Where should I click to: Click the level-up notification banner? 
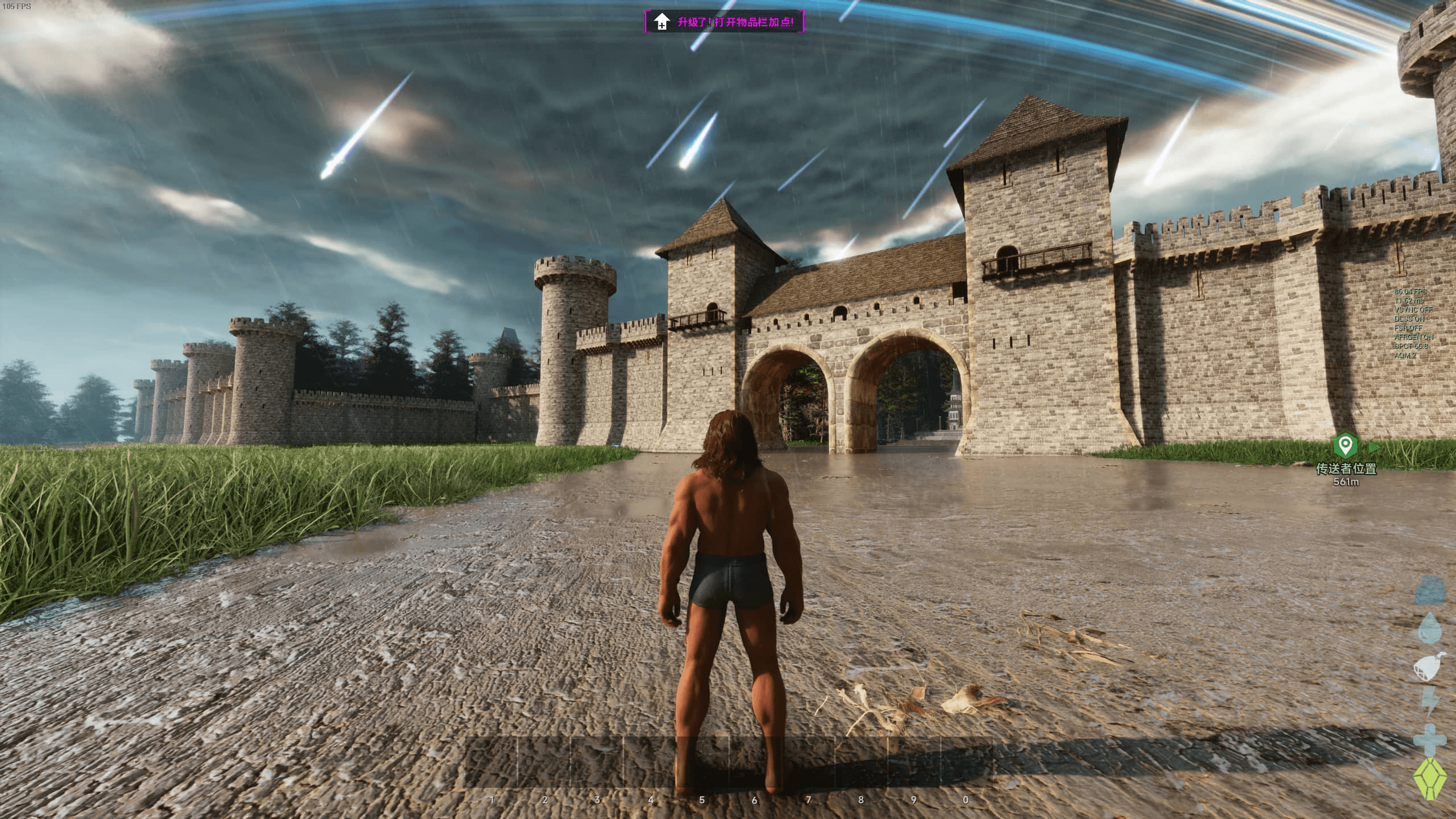click(x=724, y=22)
